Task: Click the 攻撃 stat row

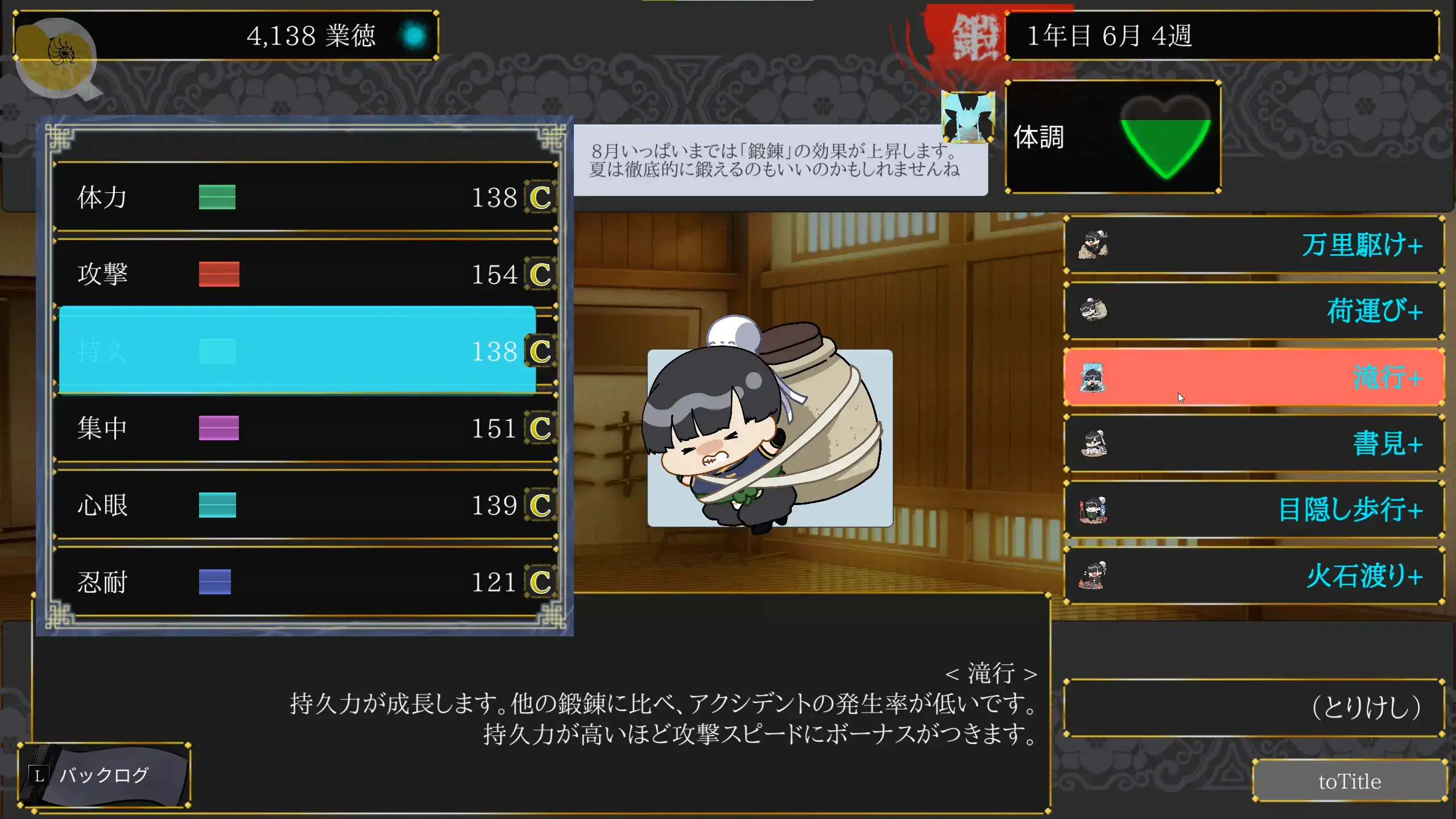Action: tap(305, 274)
